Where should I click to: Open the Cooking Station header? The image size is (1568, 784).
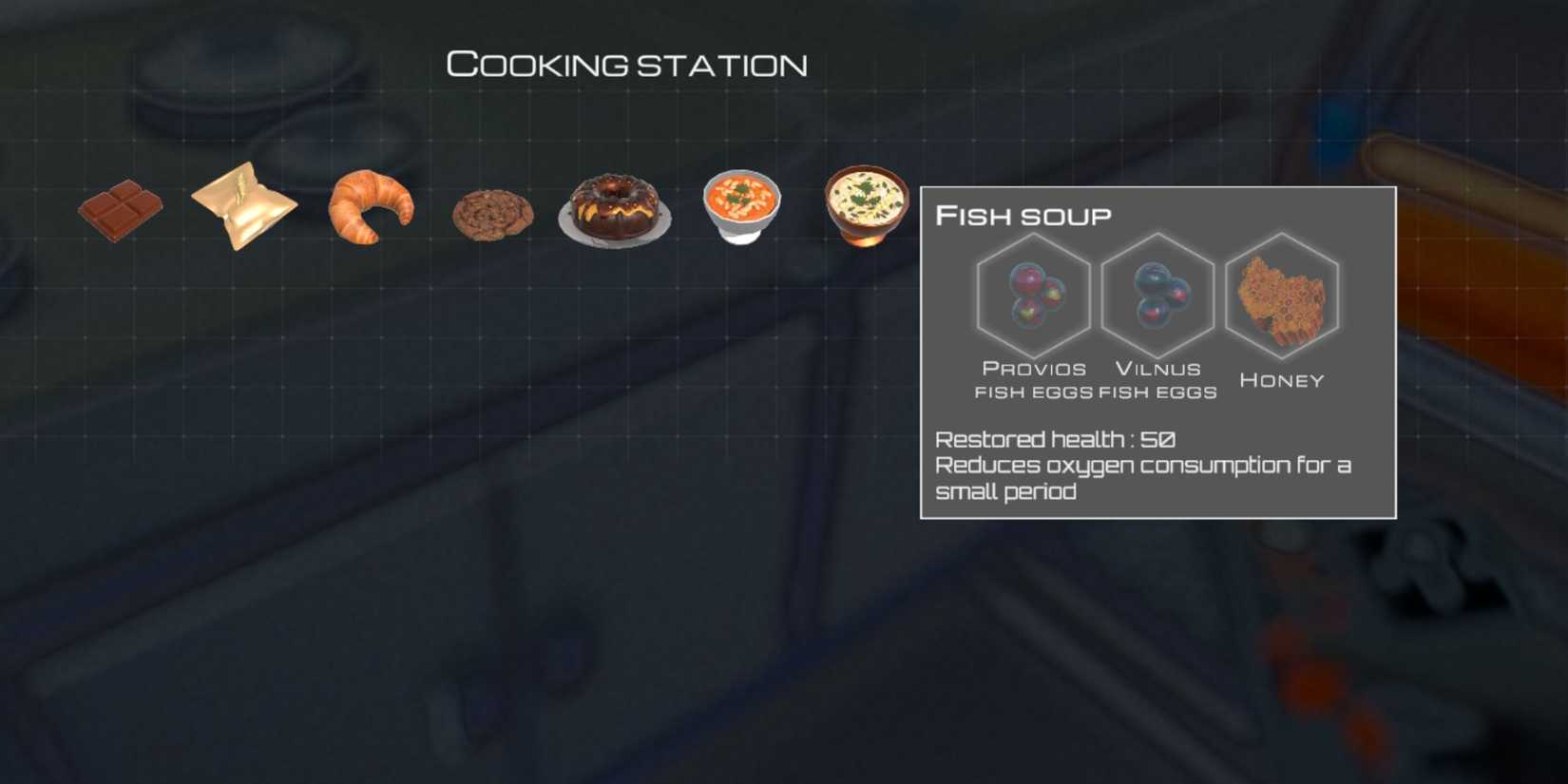coord(627,63)
